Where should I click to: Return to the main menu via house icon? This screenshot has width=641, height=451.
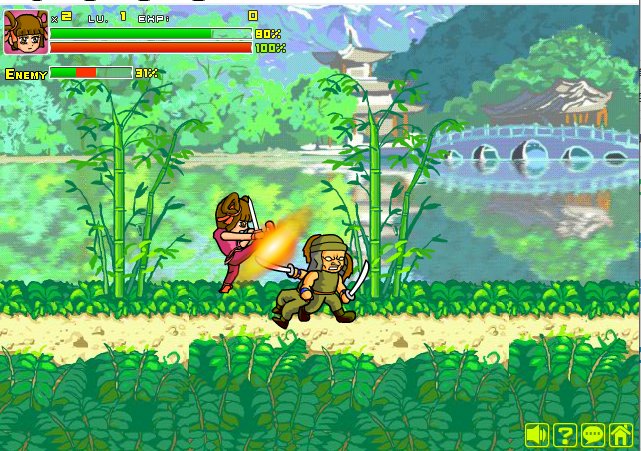621,435
